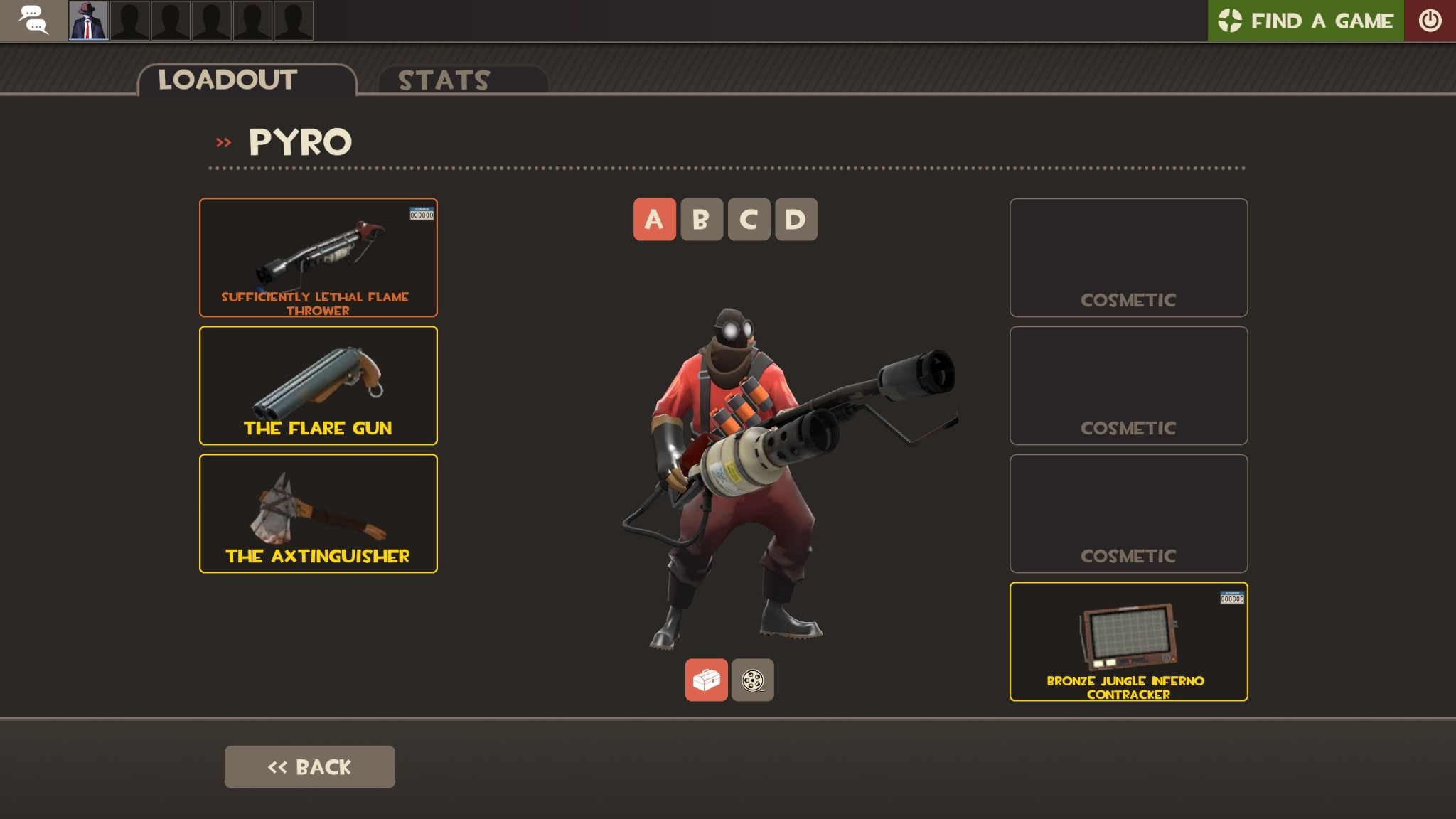The image size is (1456, 819).
Task: Click the first empty COSMETIC slot
Action: pyautogui.click(x=1129, y=257)
